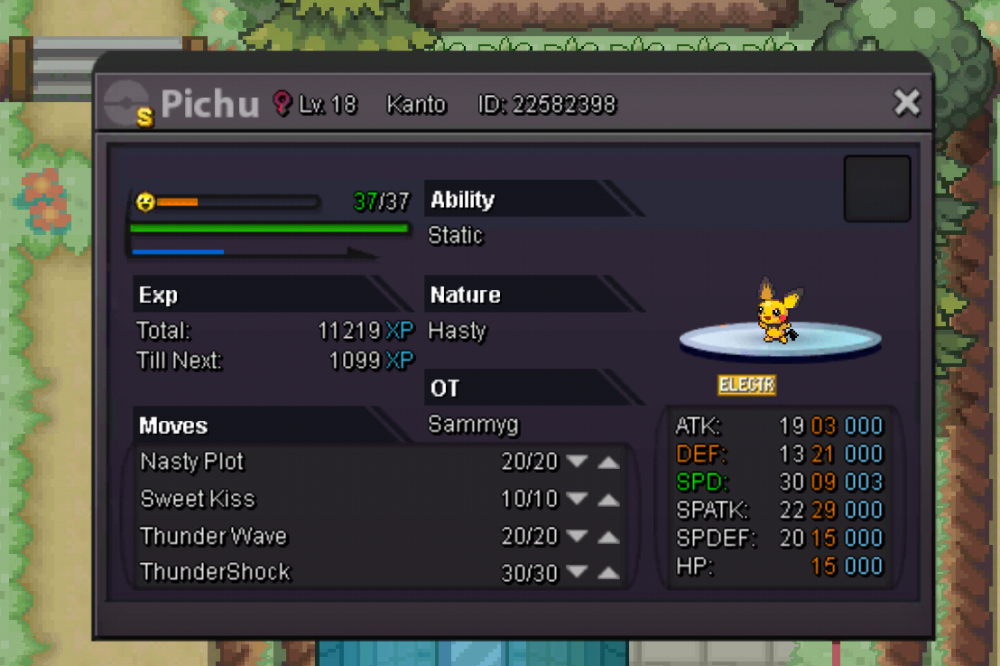Click the Electric type badge
1000x666 pixels.
(x=747, y=385)
